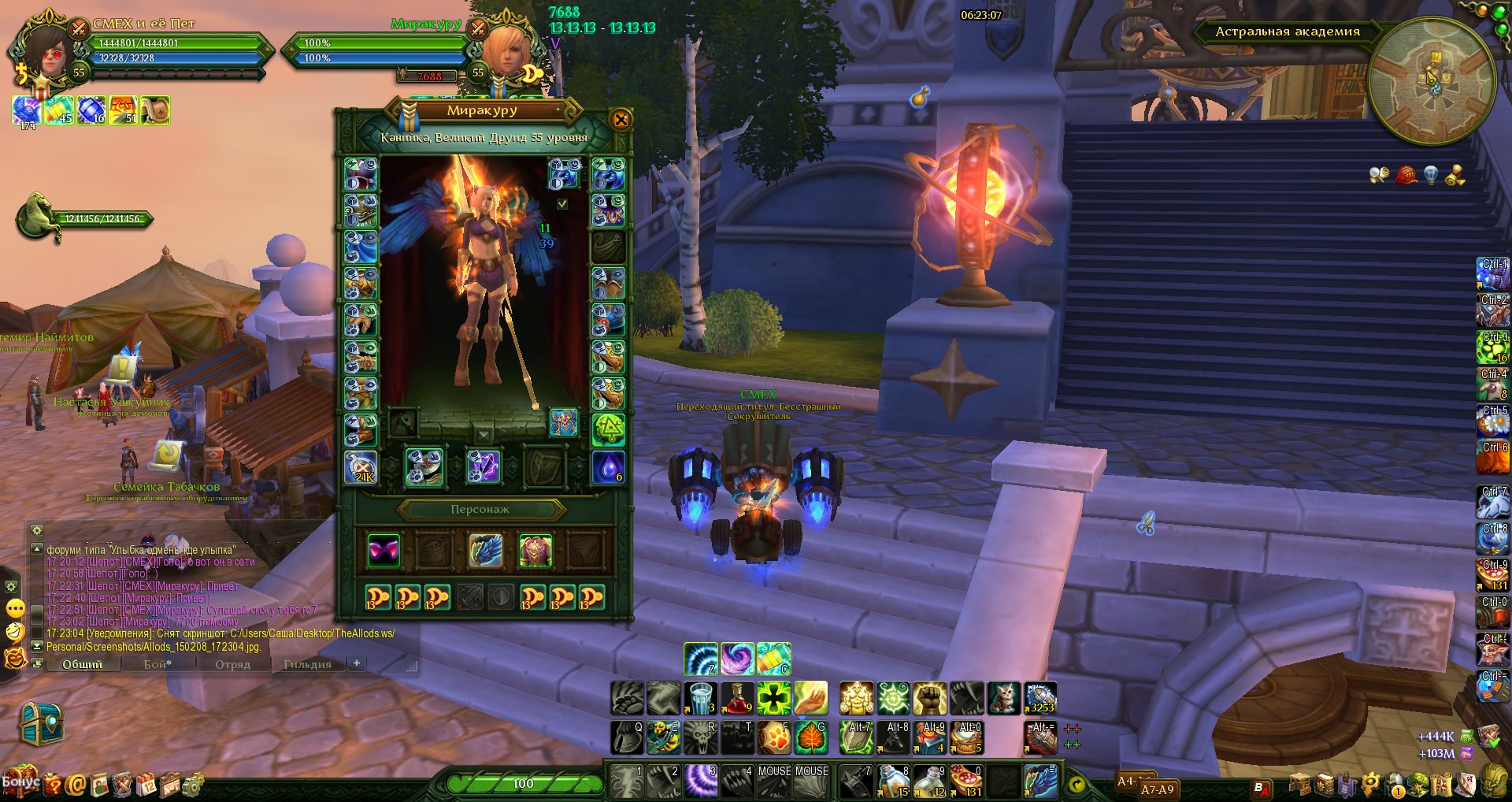Use the red potion flask item

click(737, 698)
